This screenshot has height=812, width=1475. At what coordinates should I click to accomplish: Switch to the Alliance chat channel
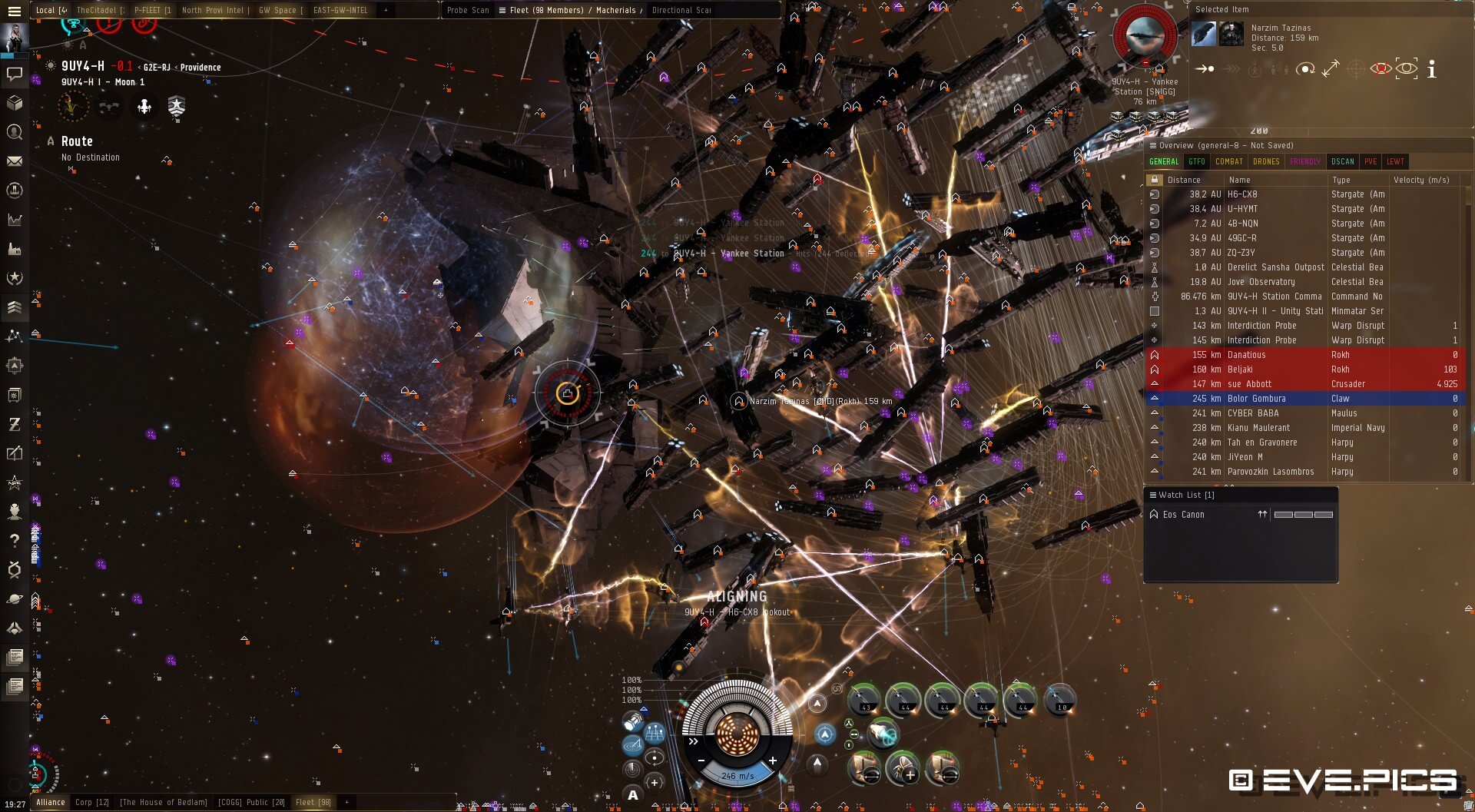coord(51,802)
